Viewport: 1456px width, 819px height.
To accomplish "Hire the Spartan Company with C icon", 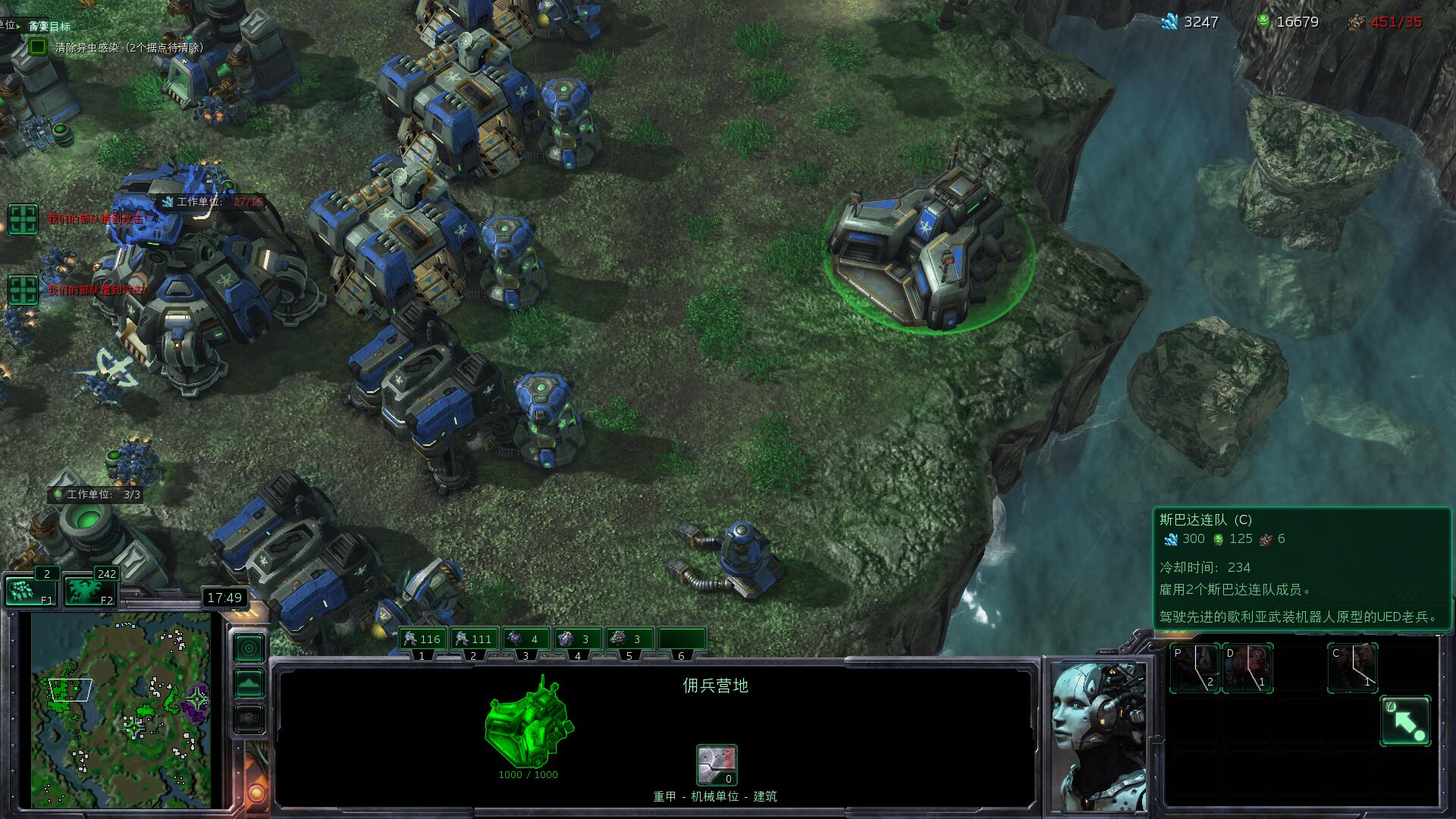I will 1352,668.
